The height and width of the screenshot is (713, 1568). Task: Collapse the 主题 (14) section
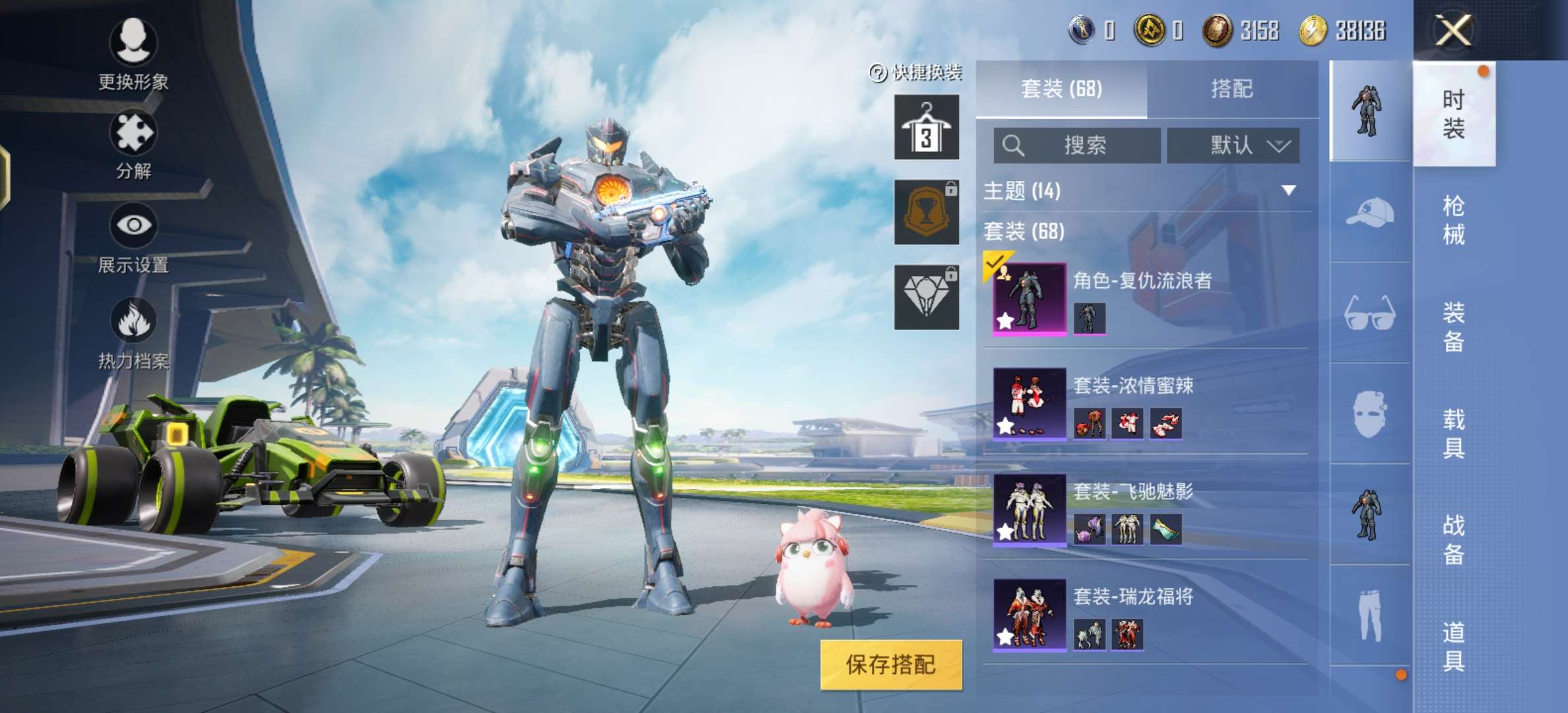point(1288,189)
